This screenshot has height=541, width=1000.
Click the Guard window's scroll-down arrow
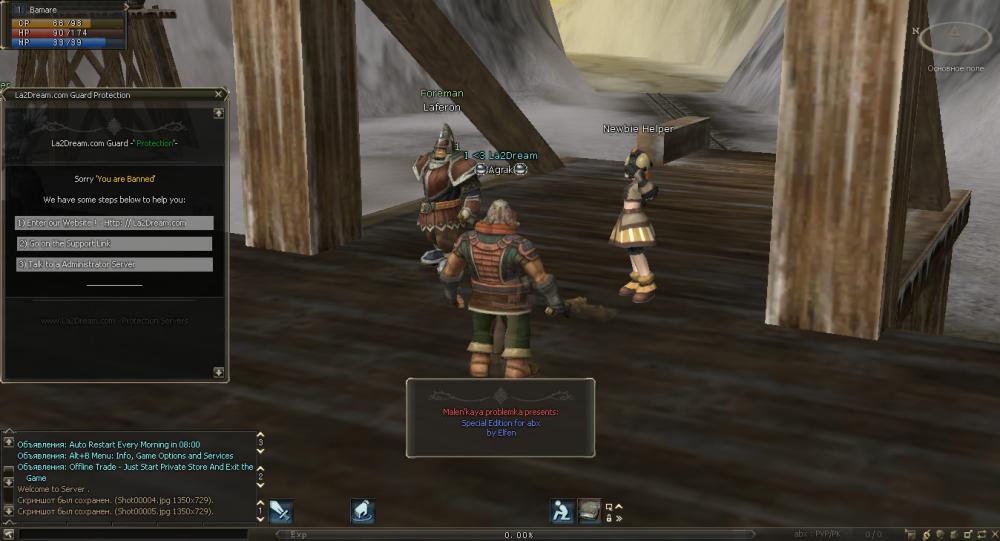(219, 372)
